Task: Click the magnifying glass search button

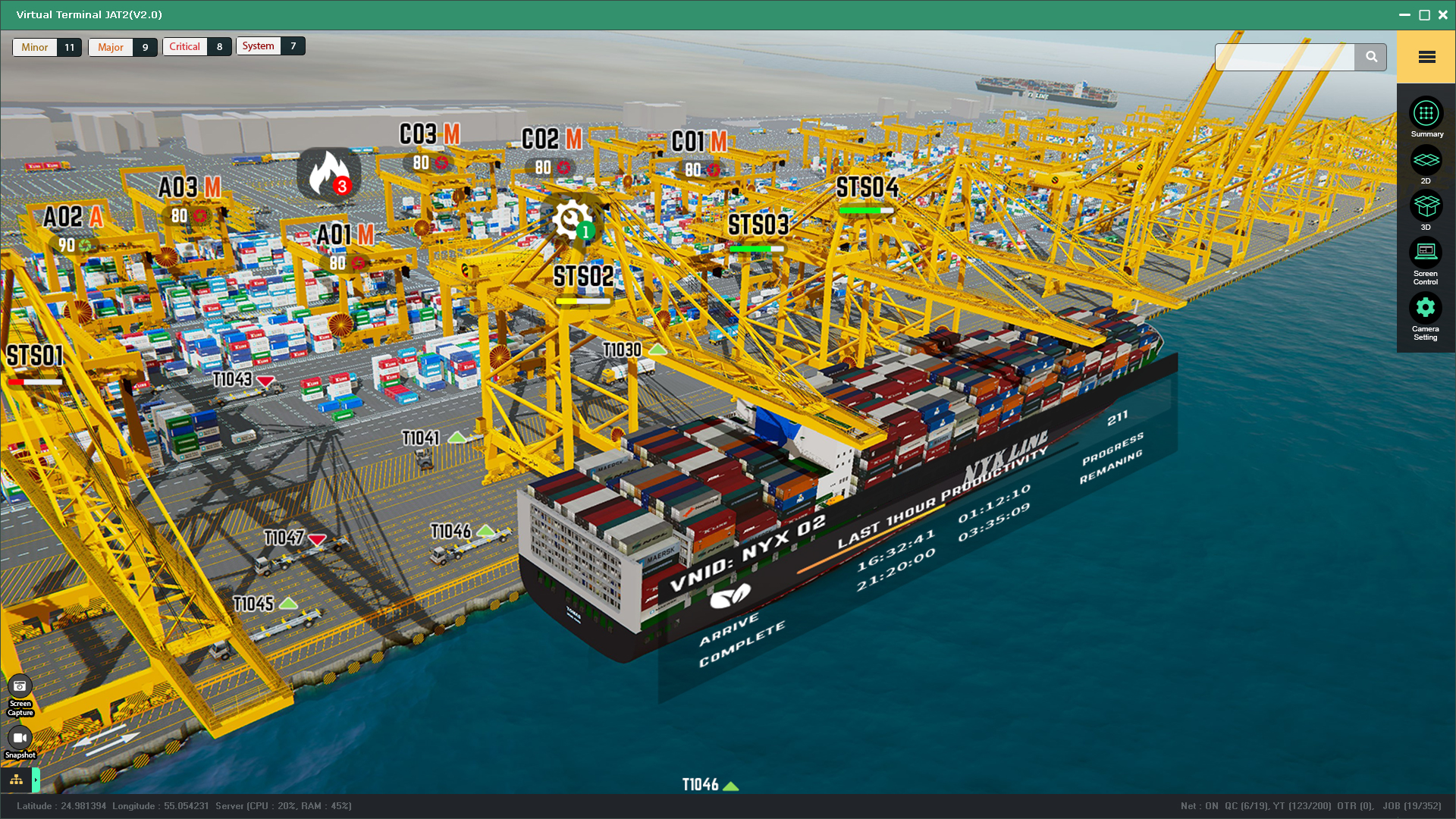Action: (x=1371, y=57)
